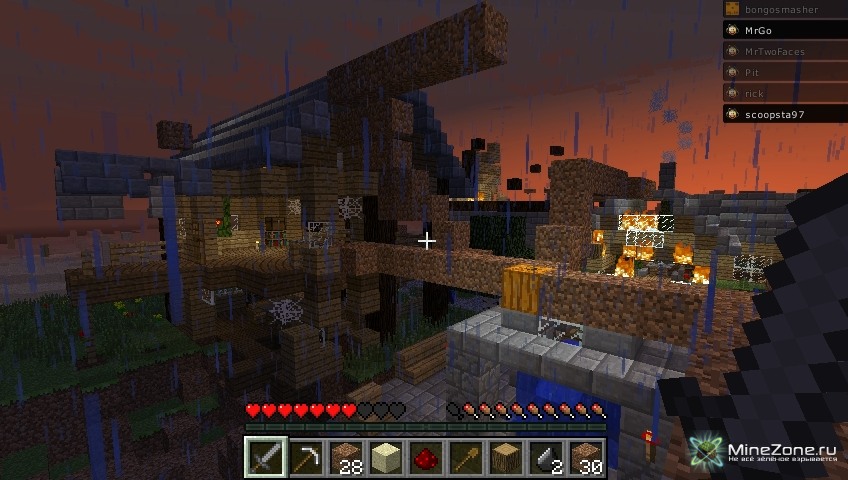Click bongosmasher in the player list
Image resolution: width=848 pixels, height=480 pixels.
click(x=780, y=9)
